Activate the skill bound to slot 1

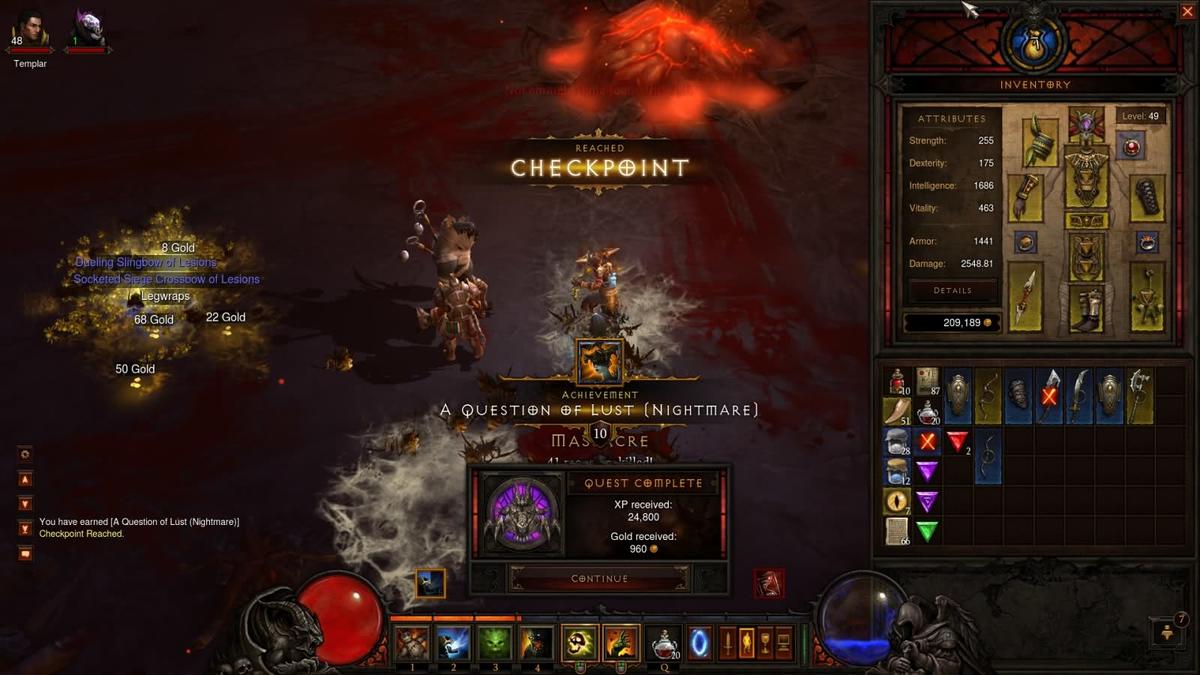(x=411, y=643)
